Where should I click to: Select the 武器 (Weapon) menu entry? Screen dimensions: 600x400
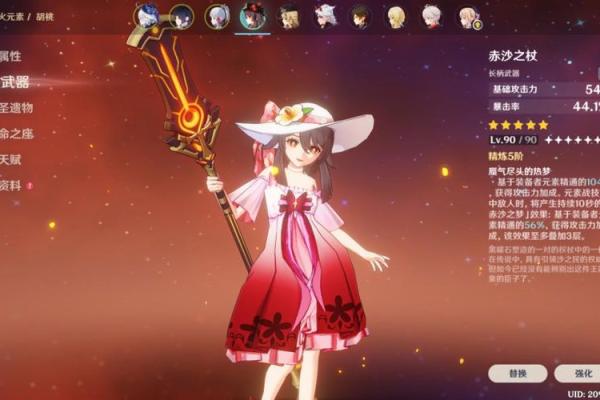pos(15,82)
